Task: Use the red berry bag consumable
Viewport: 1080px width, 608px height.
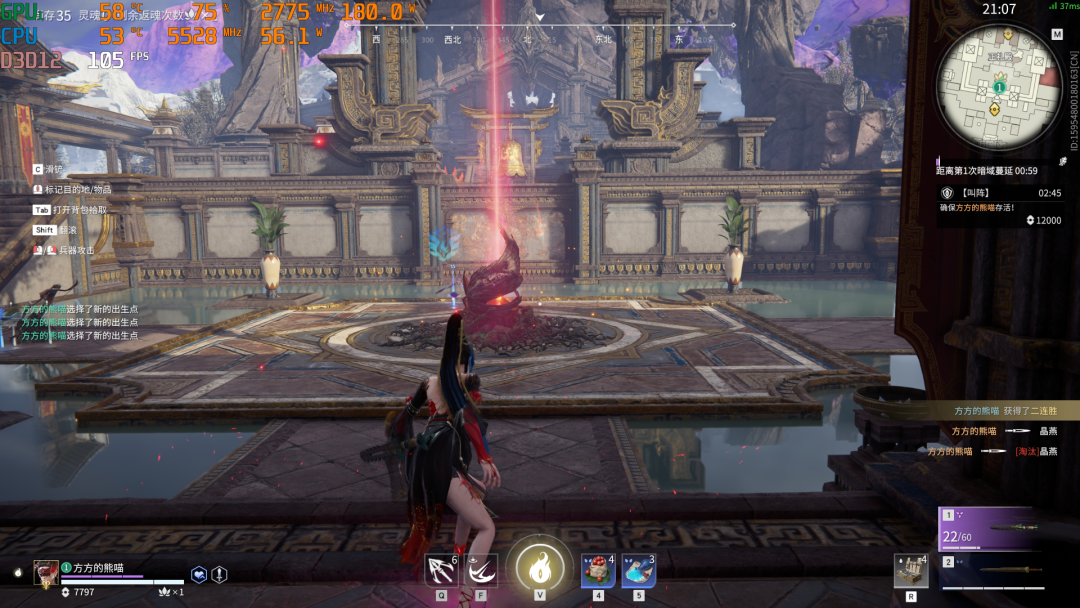Action: pyautogui.click(x=598, y=571)
